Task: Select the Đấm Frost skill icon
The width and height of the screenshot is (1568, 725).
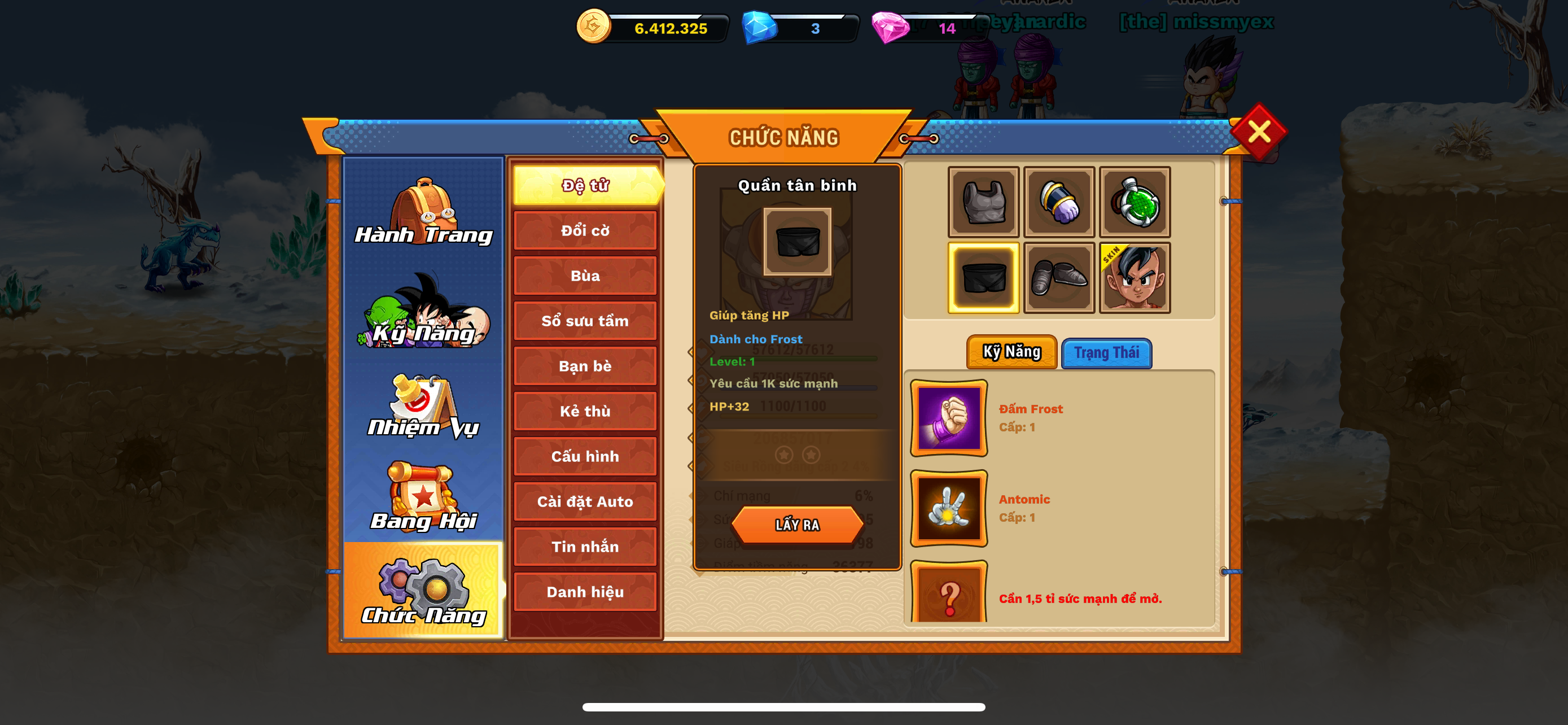Action: point(948,418)
